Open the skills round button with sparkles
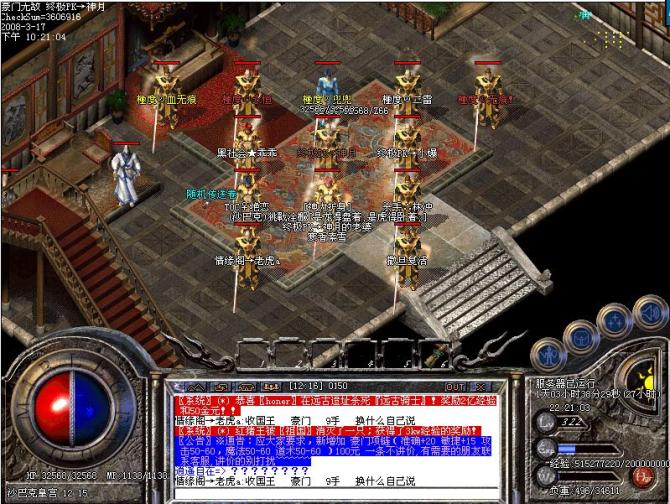The width and height of the screenshot is (670, 504). point(614,319)
